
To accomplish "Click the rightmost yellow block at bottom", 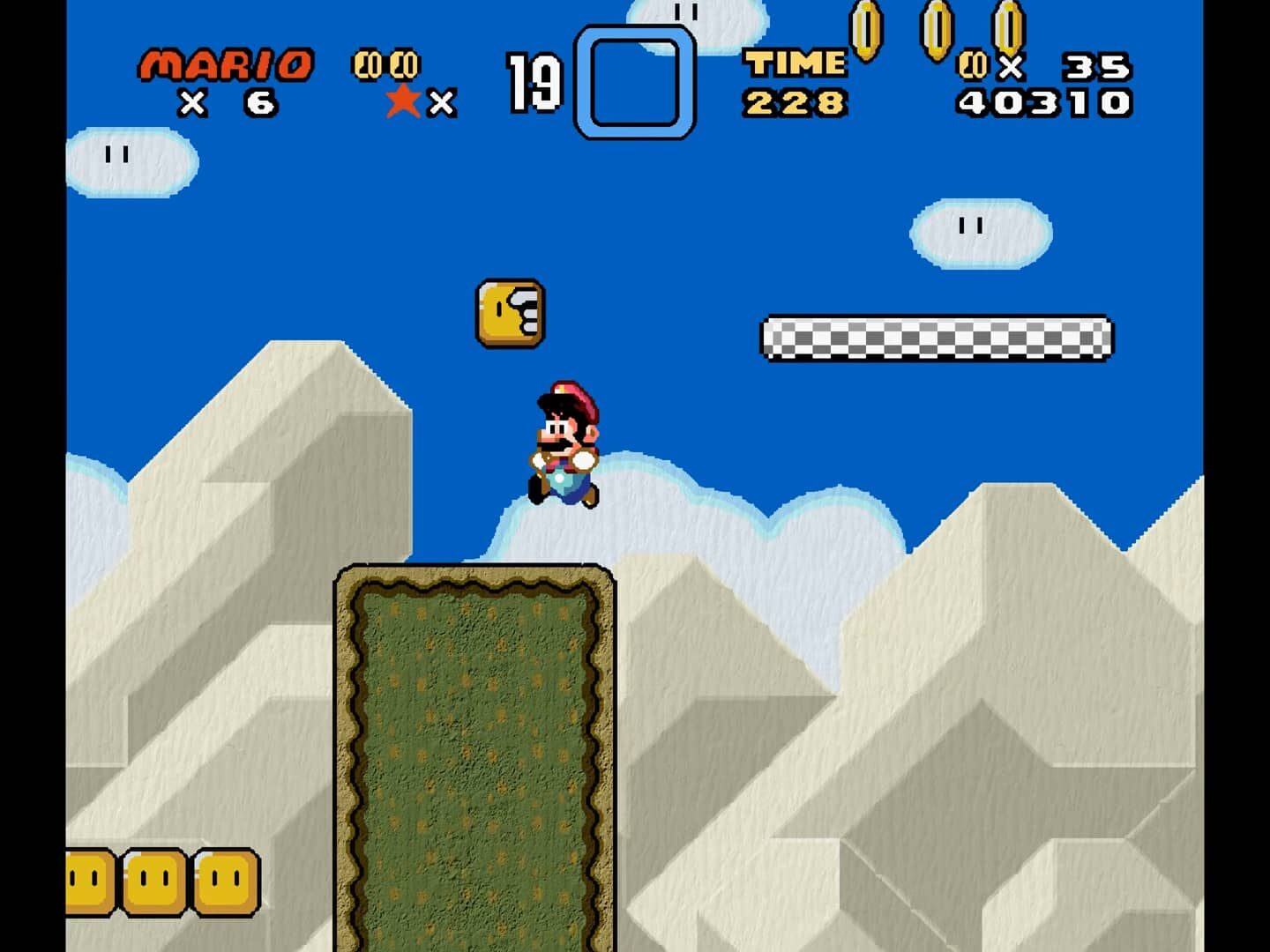I will 225,881.
